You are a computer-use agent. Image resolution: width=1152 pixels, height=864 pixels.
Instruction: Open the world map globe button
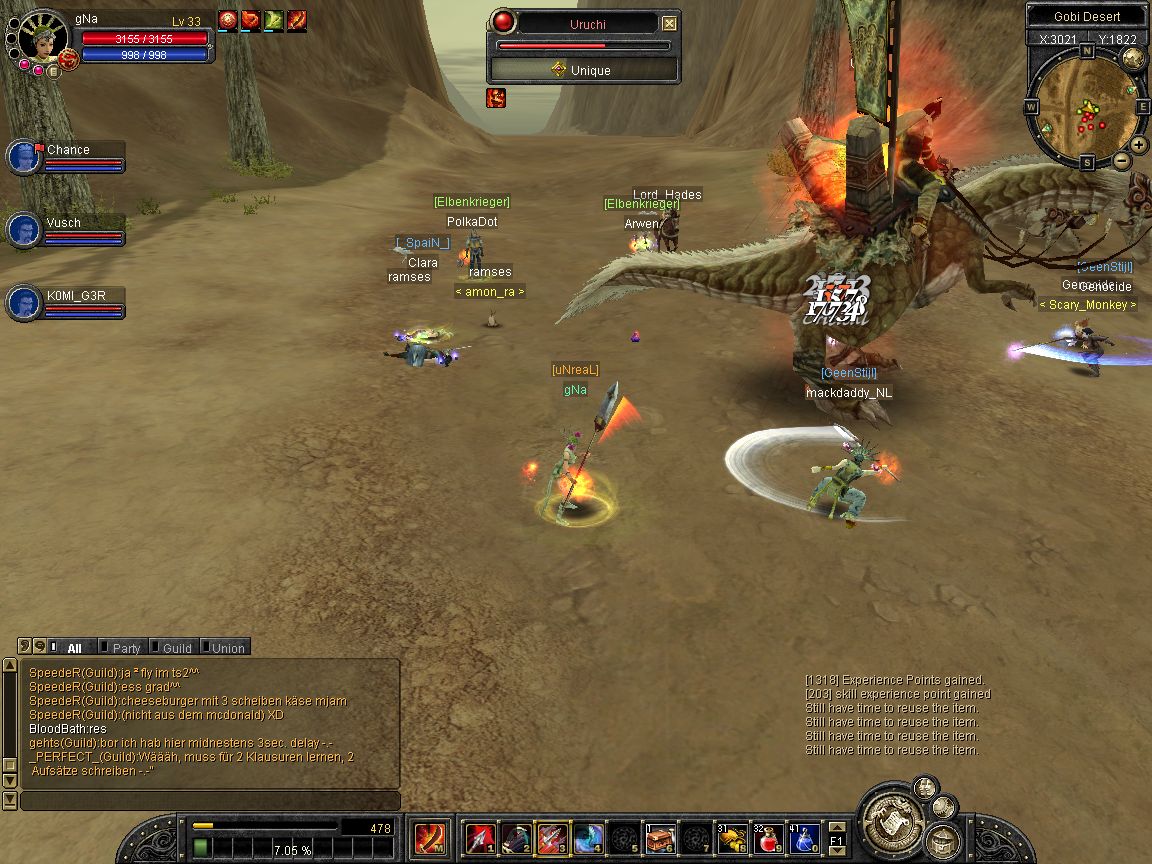pos(1133,58)
